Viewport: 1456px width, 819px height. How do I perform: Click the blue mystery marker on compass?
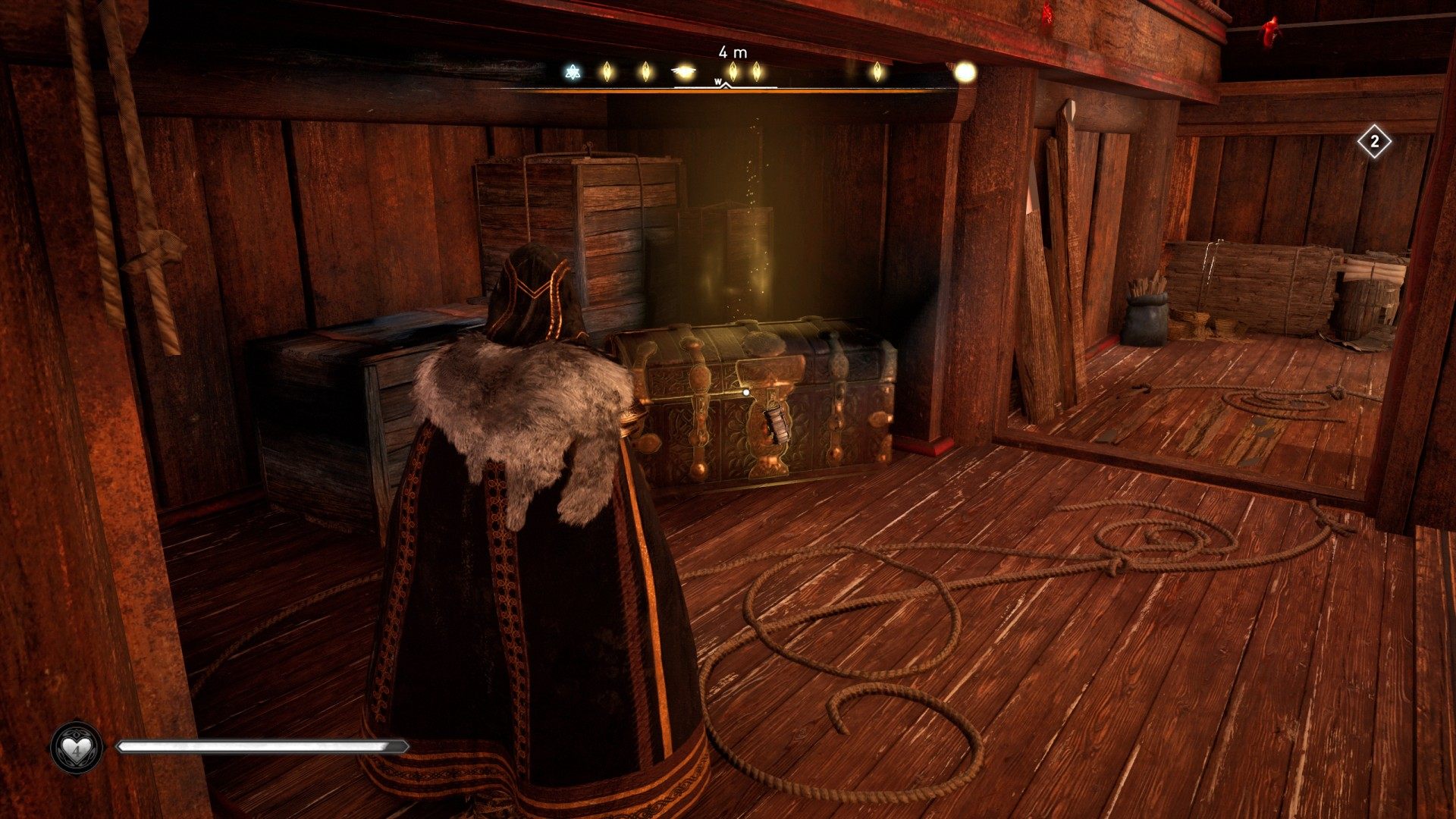[573, 72]
